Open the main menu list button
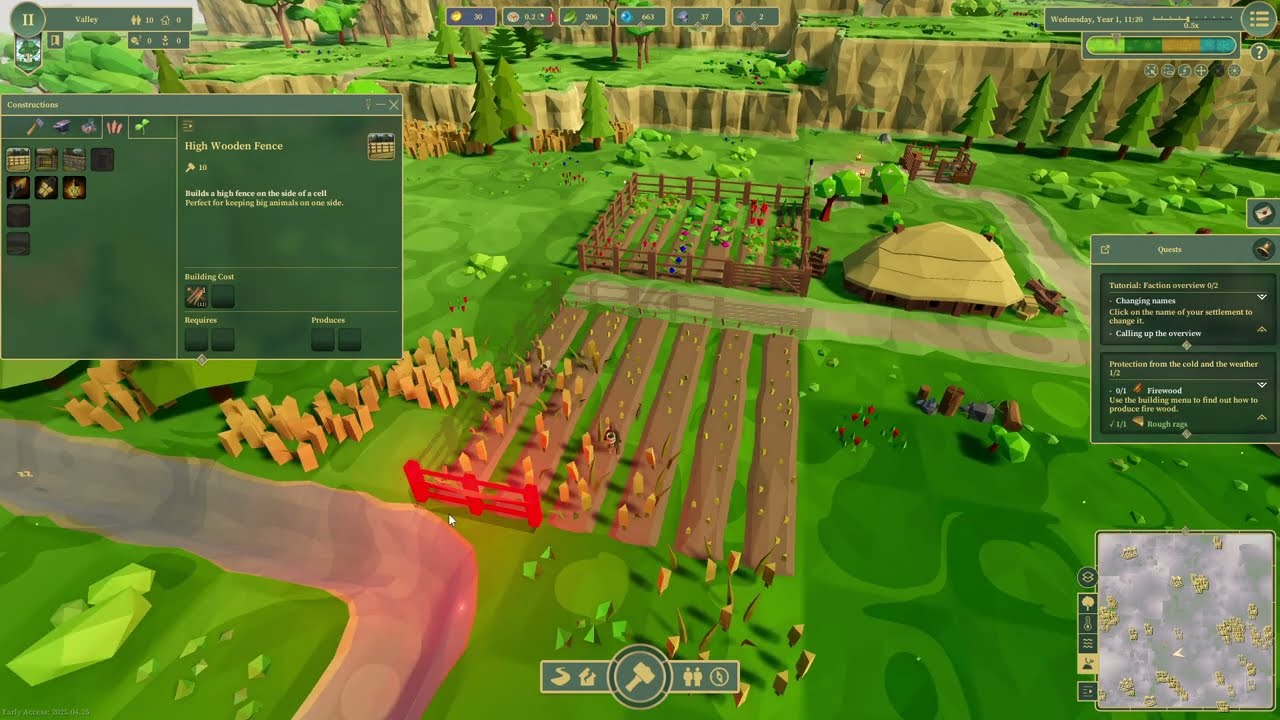The image size is (1280, 720). coord(1259,19)
